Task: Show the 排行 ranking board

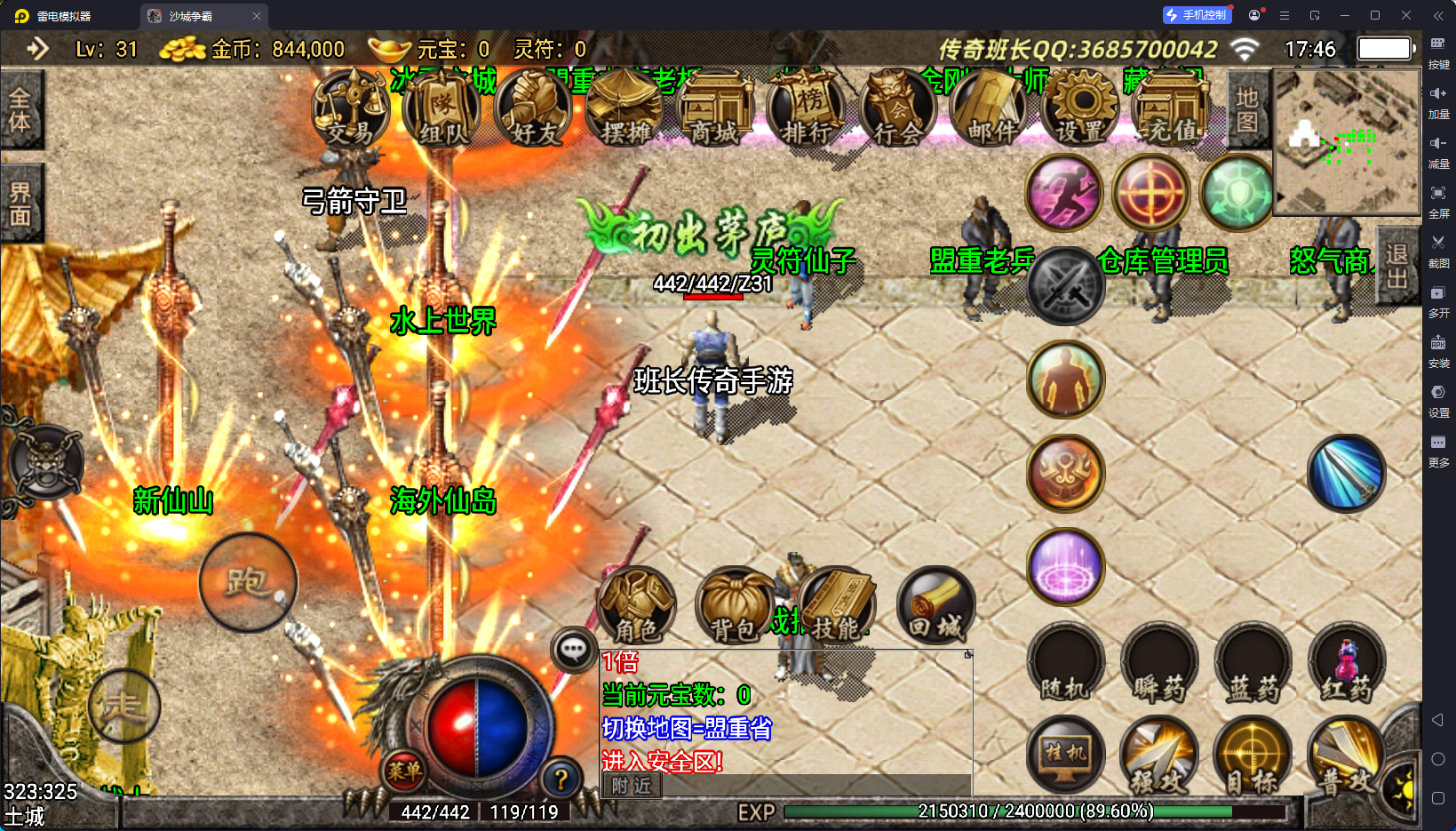Action: point(808,110)
